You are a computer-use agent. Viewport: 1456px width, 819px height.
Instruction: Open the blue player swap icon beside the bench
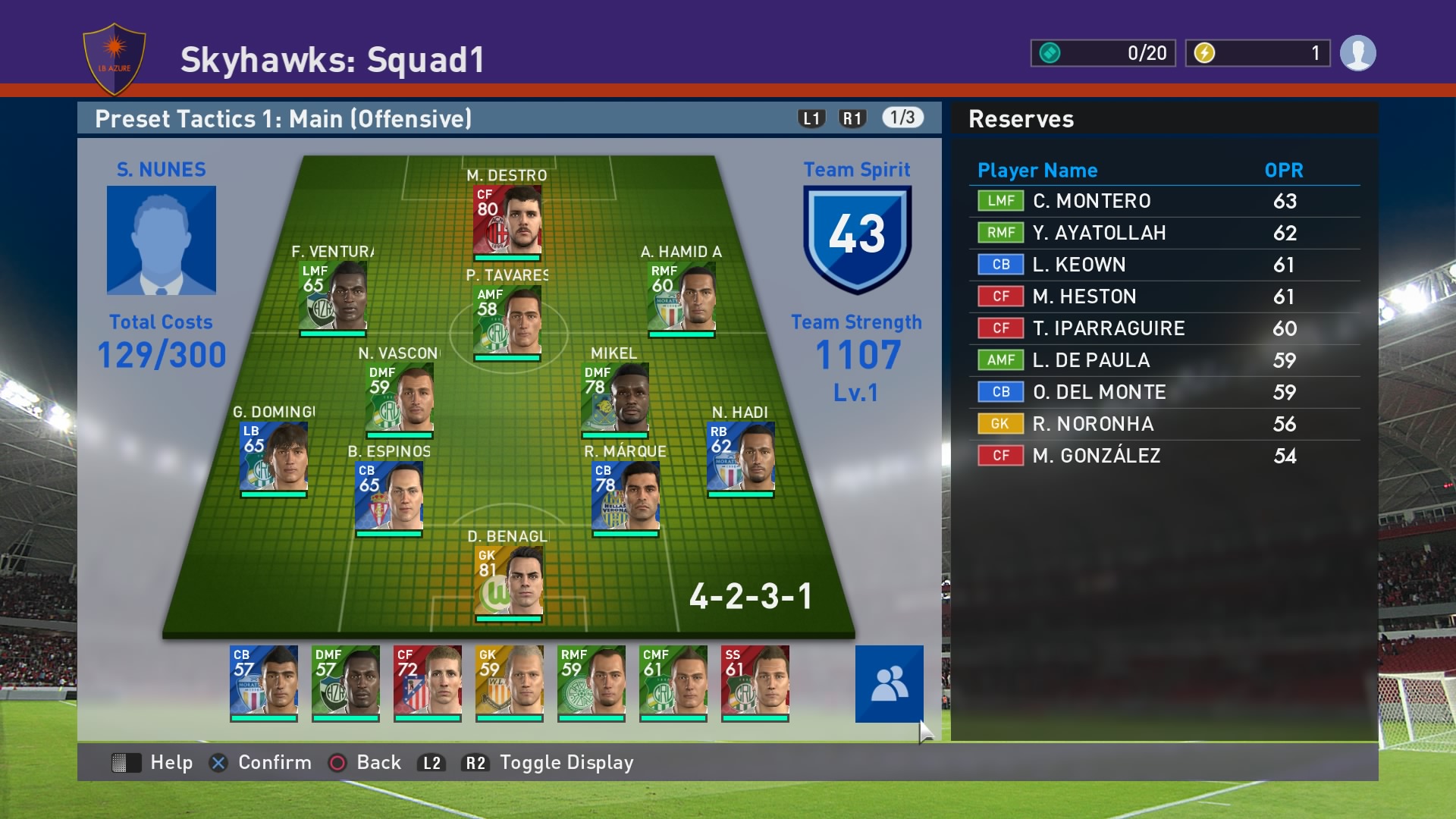[x=889, y=685]
